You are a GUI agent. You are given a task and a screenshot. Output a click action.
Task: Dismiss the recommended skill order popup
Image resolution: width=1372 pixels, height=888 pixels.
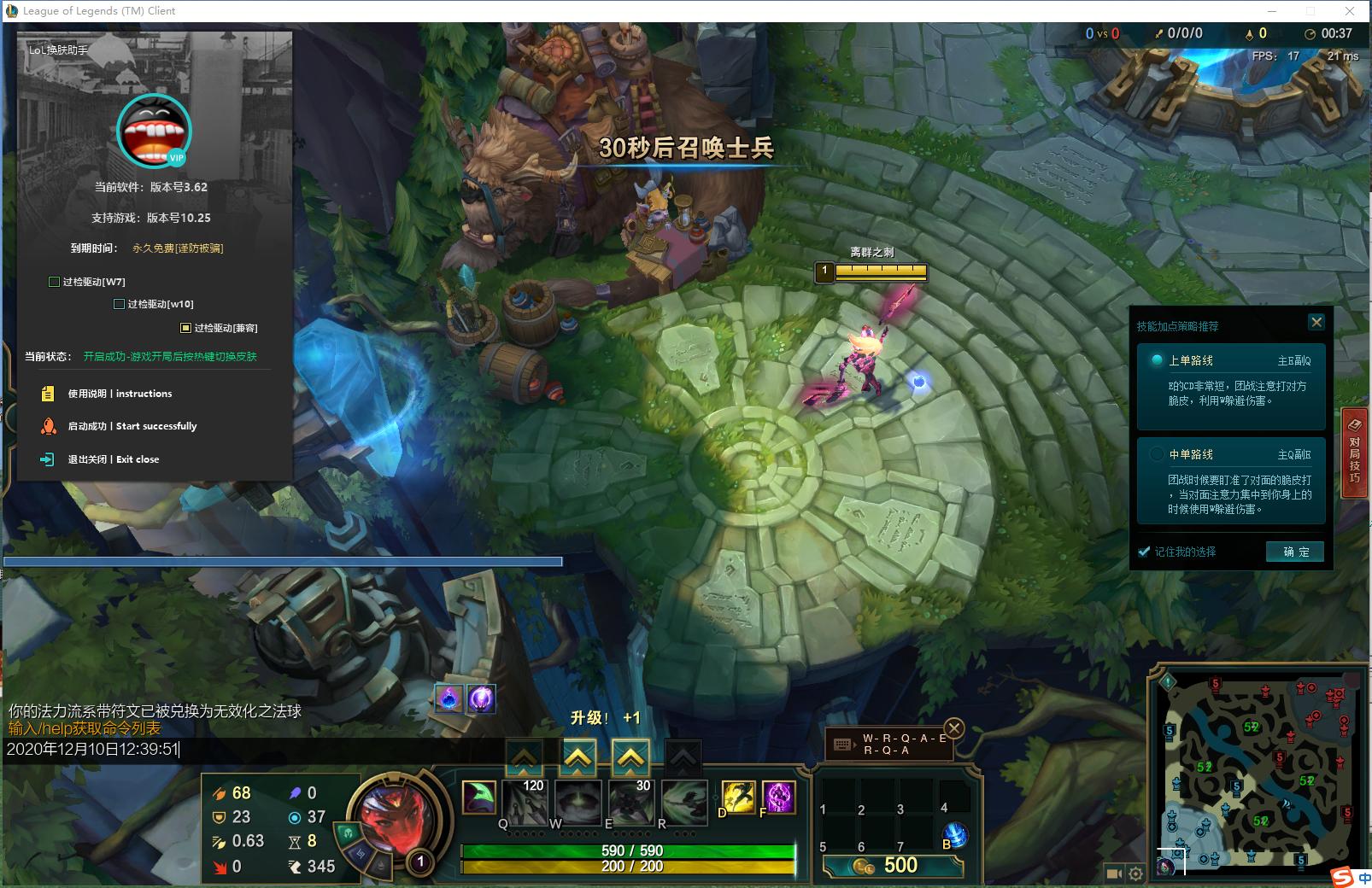(954, 728)
